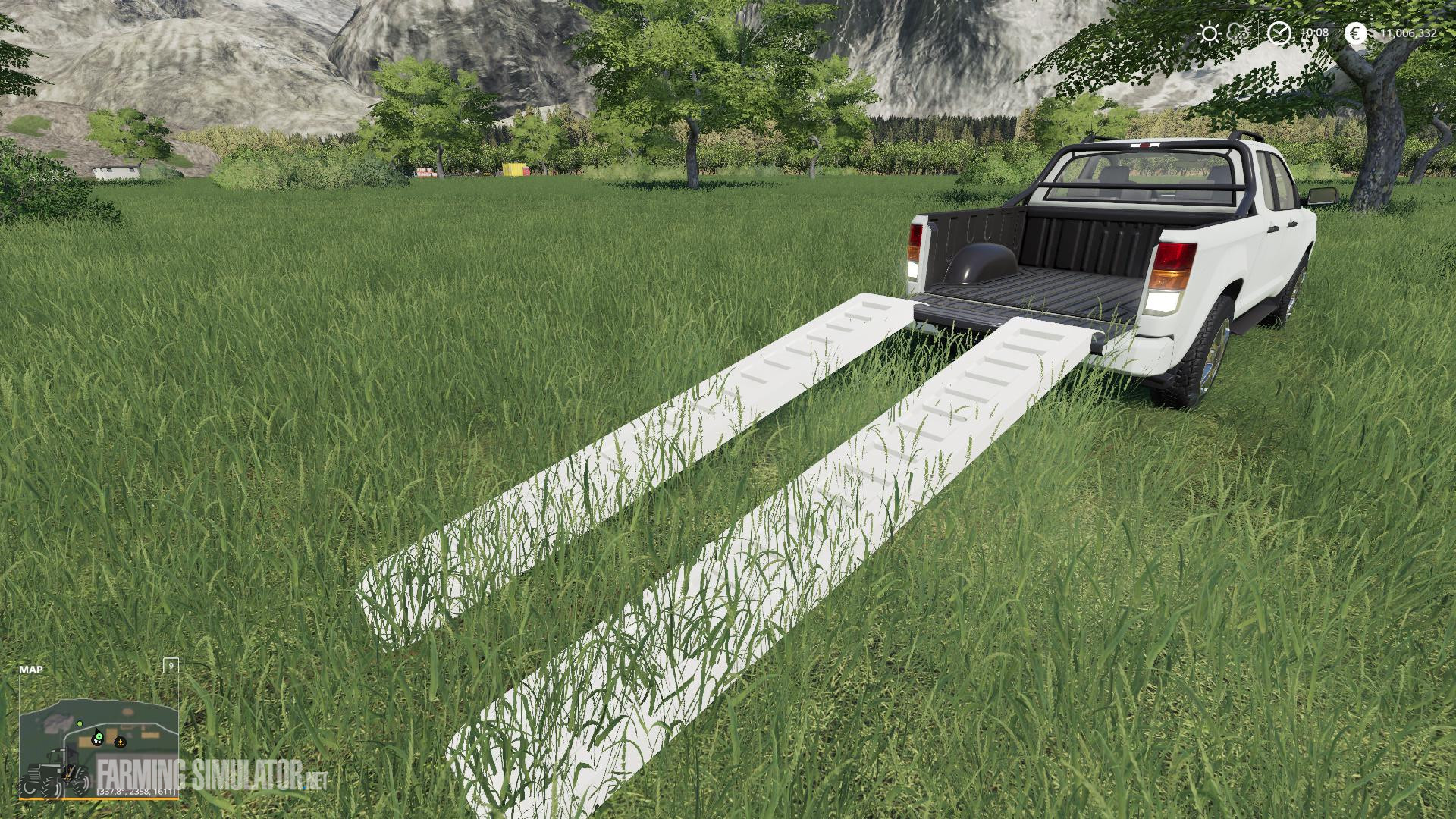Screen dimensions: 1456x819
Task: Click the player direction arrow on minimap
Action: coord(96,730)
